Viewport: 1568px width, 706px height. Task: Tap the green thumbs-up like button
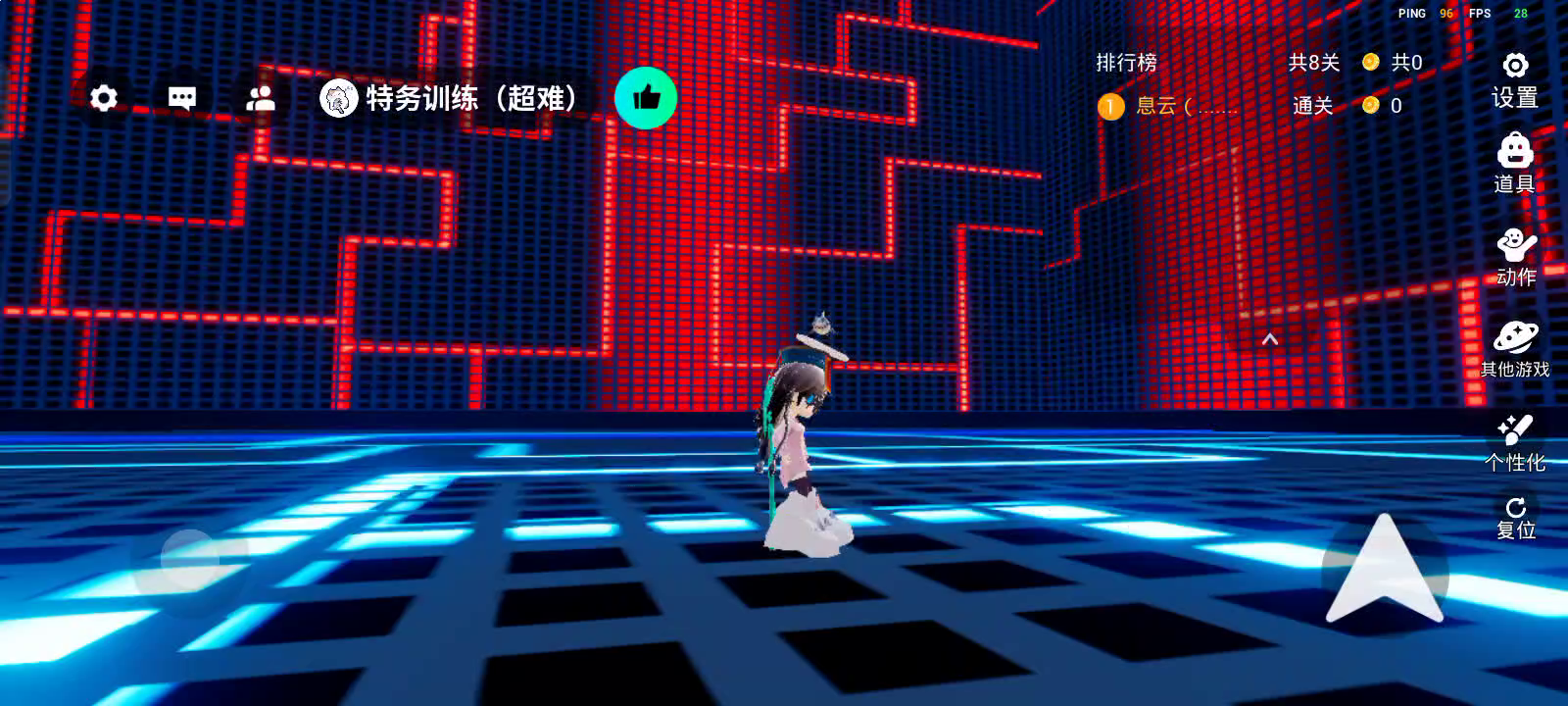point(646,98)
